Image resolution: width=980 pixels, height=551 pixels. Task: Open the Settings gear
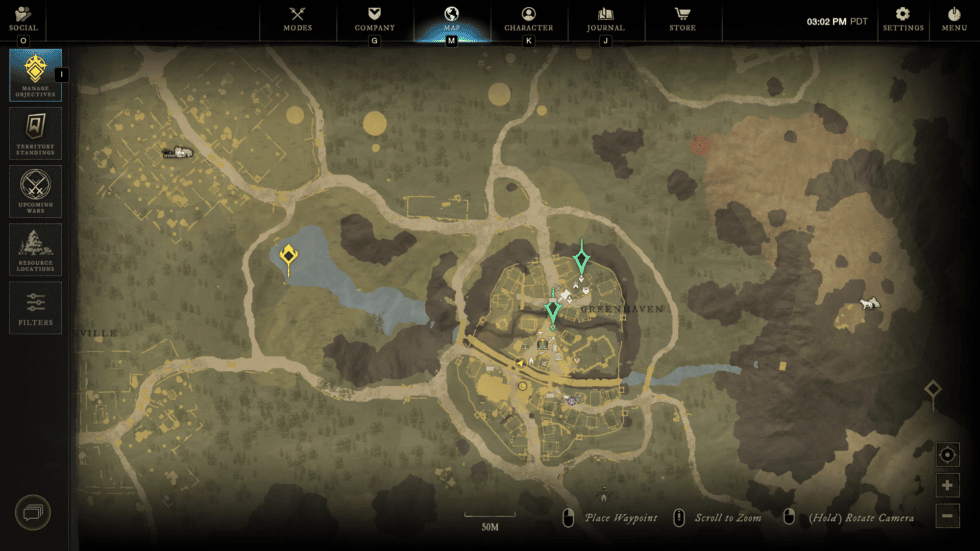[x=902, y=19]
